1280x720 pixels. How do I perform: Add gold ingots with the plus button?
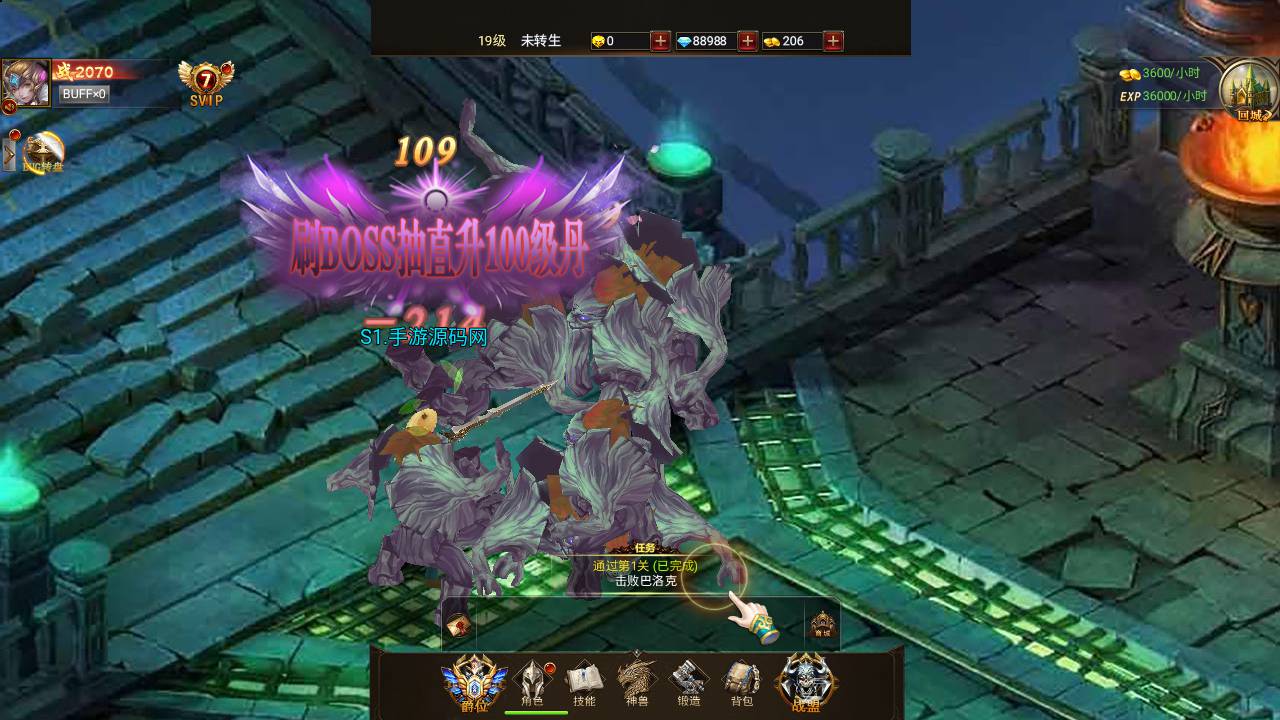point(833,41)
